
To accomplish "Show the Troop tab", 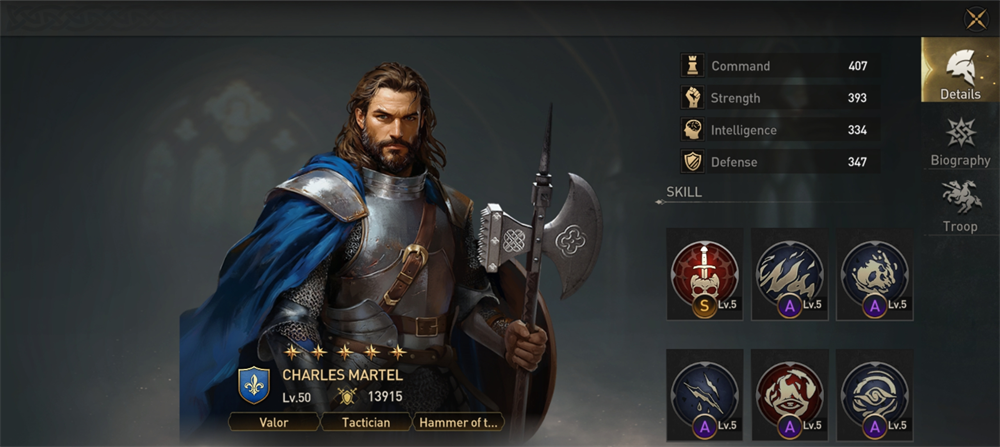I will (x=960, y=206).
